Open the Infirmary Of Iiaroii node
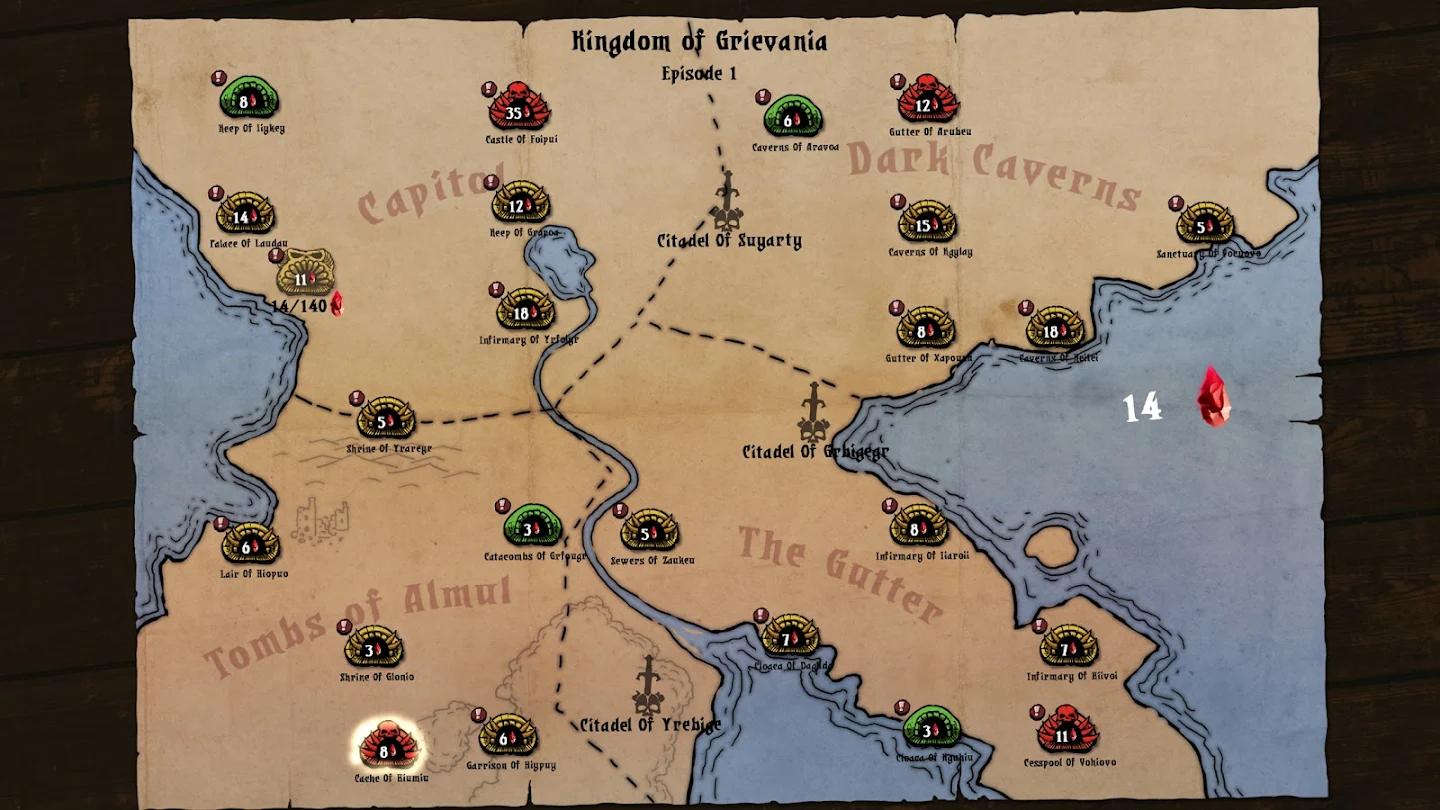The image size is (1440, 810). pyautogui.click(x=919, y=528)
